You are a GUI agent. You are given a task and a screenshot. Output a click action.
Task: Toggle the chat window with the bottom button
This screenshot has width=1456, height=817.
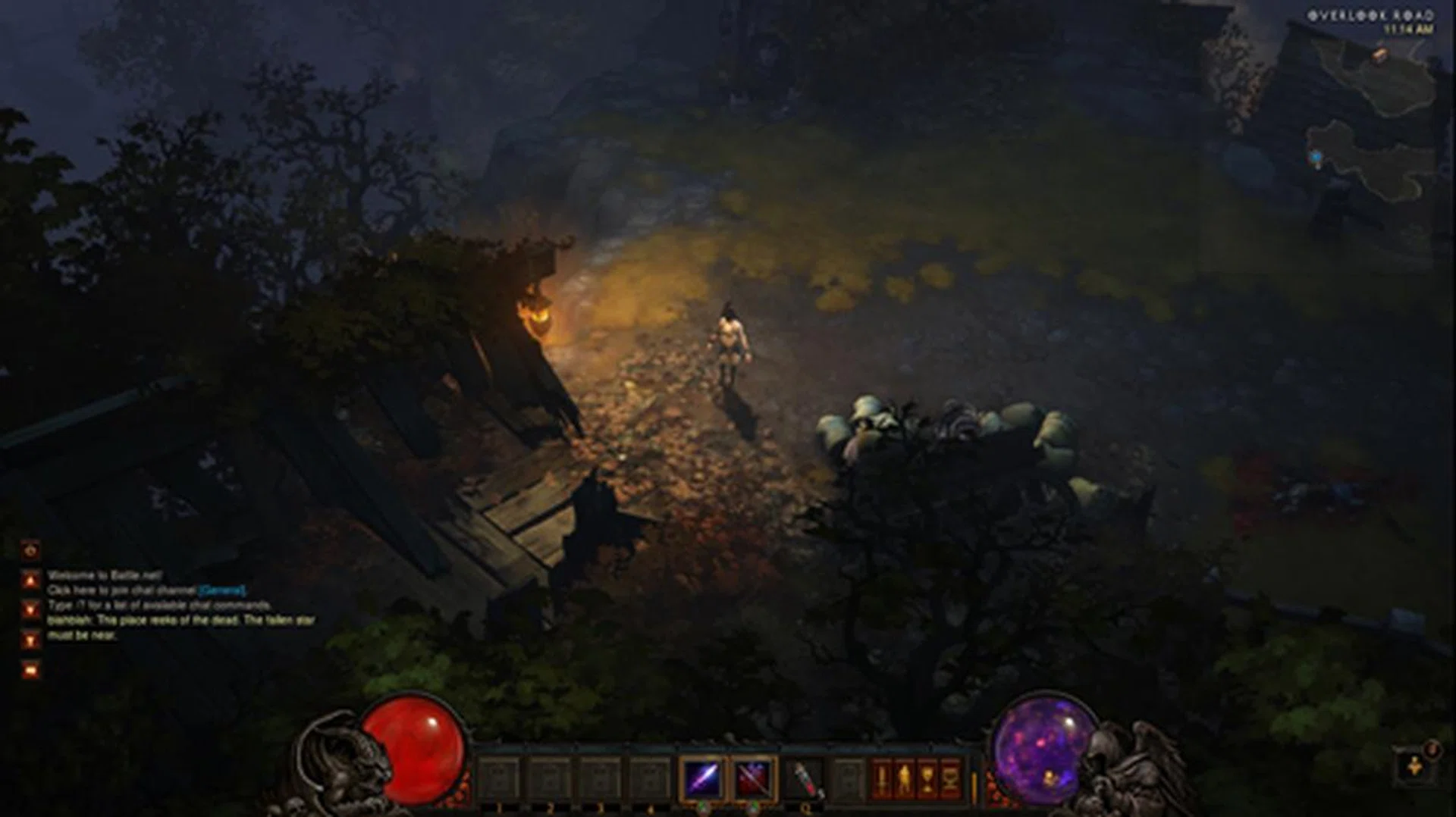click(x=31, y=670)
